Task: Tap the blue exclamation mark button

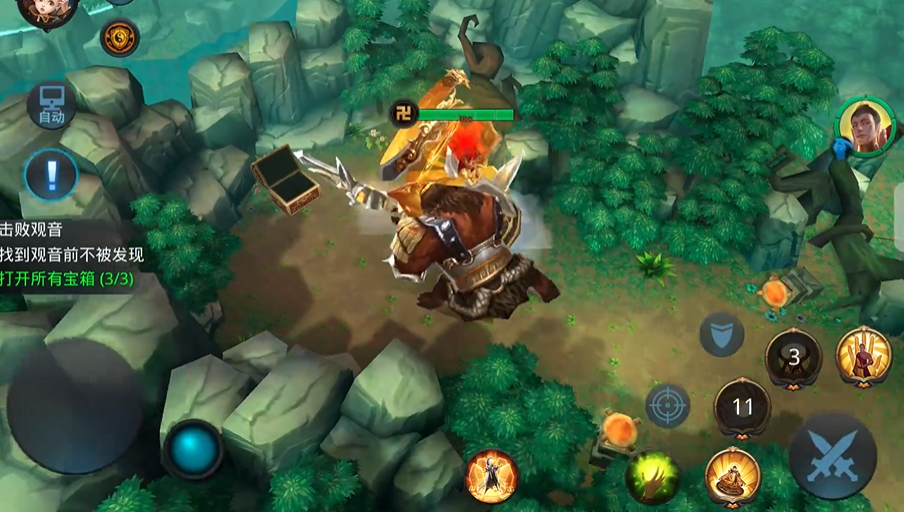Action: pos(51,176)
